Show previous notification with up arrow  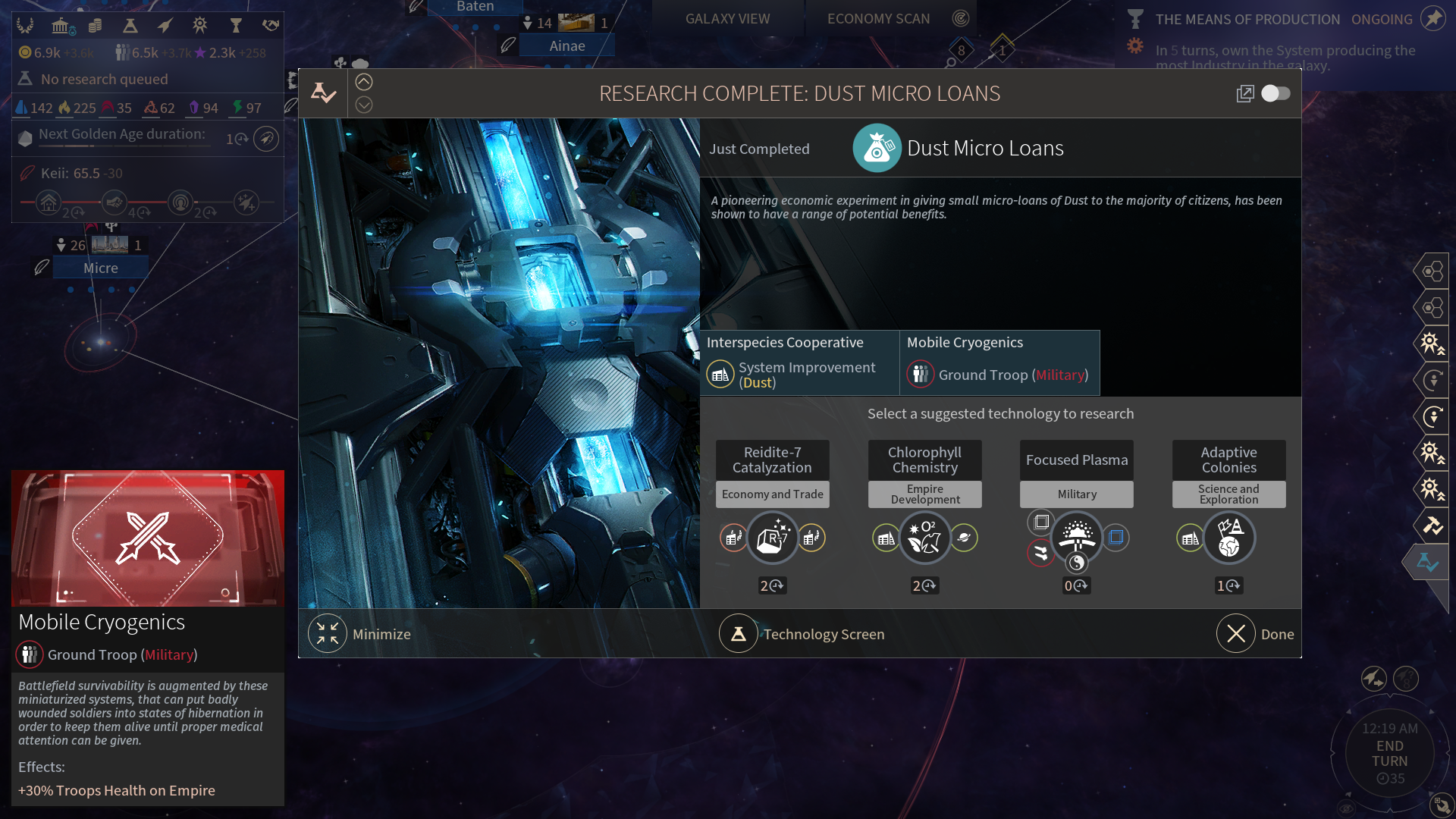(364, 82)
